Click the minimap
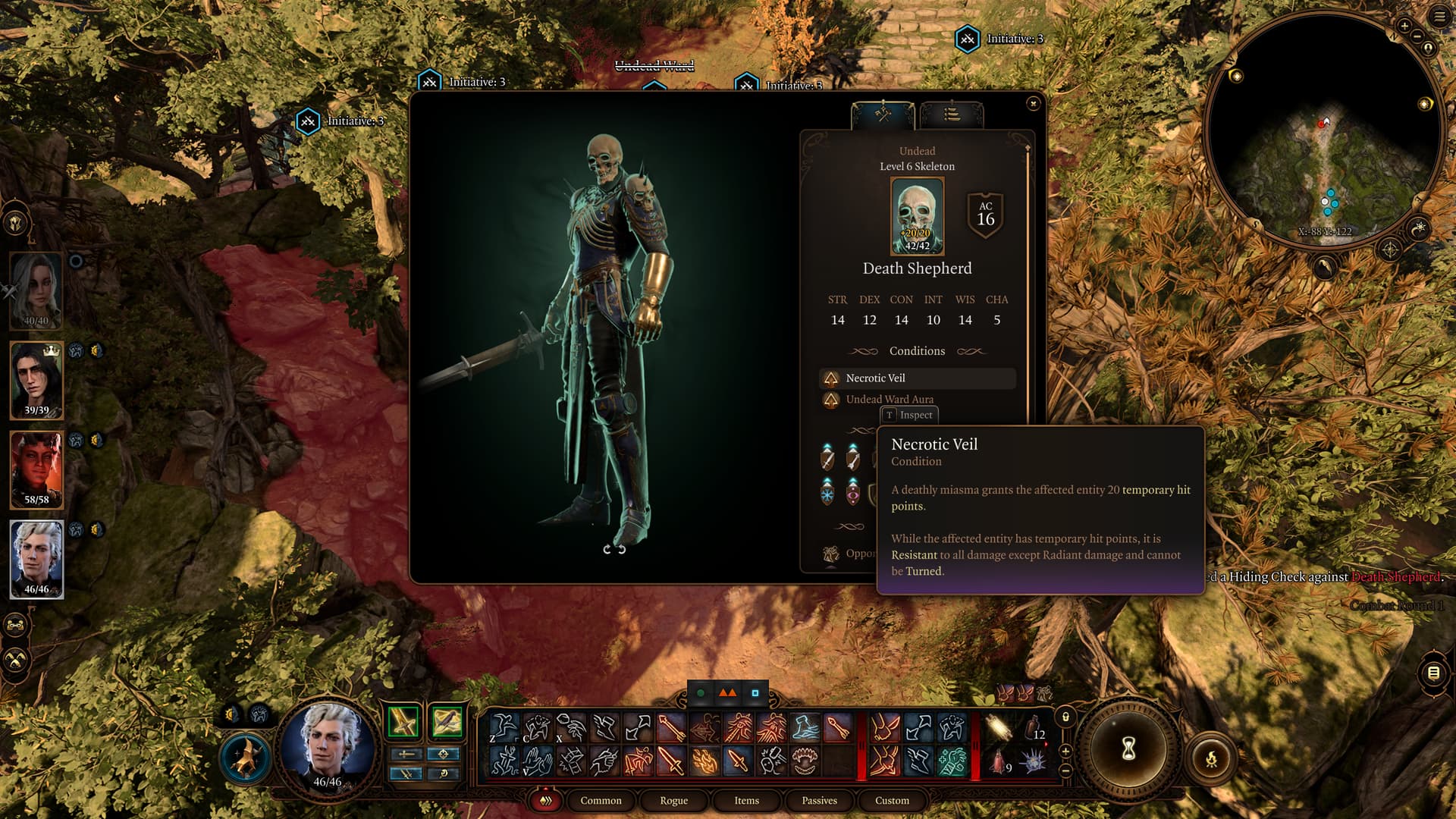The image size is (1456, 819). point(1323,130)
